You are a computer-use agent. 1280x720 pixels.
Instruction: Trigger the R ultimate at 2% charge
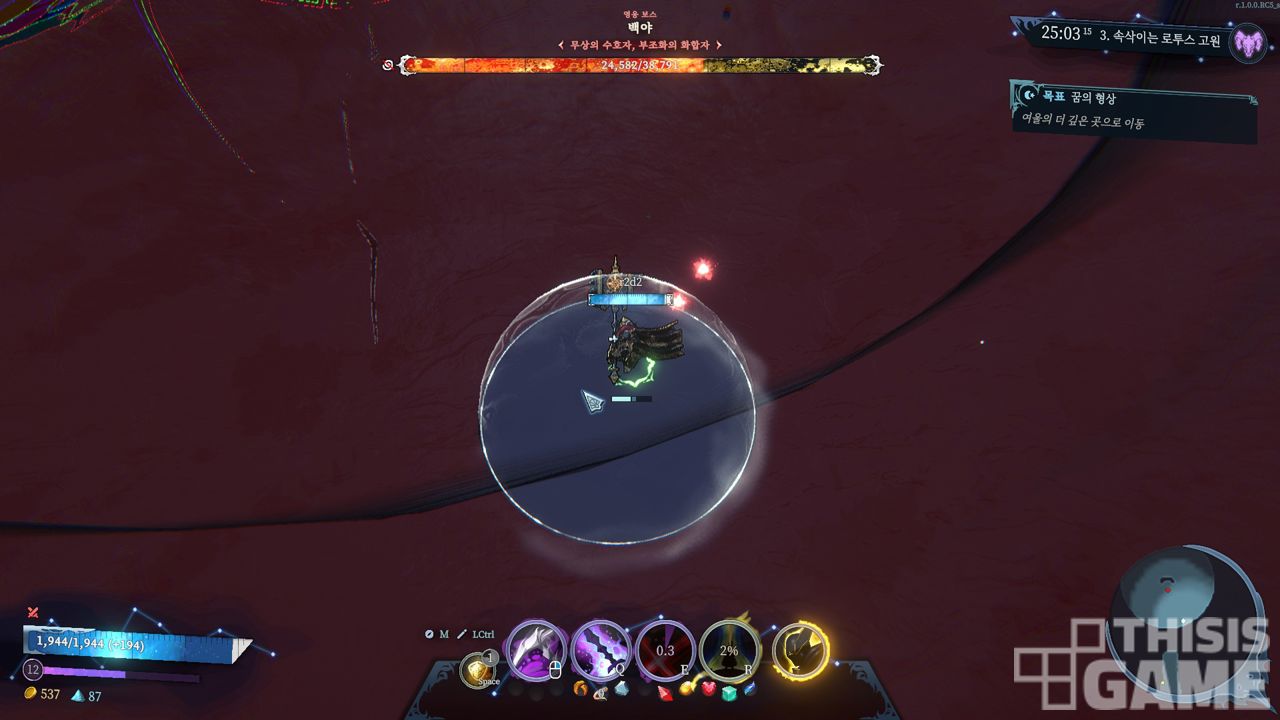pos(729,650)
